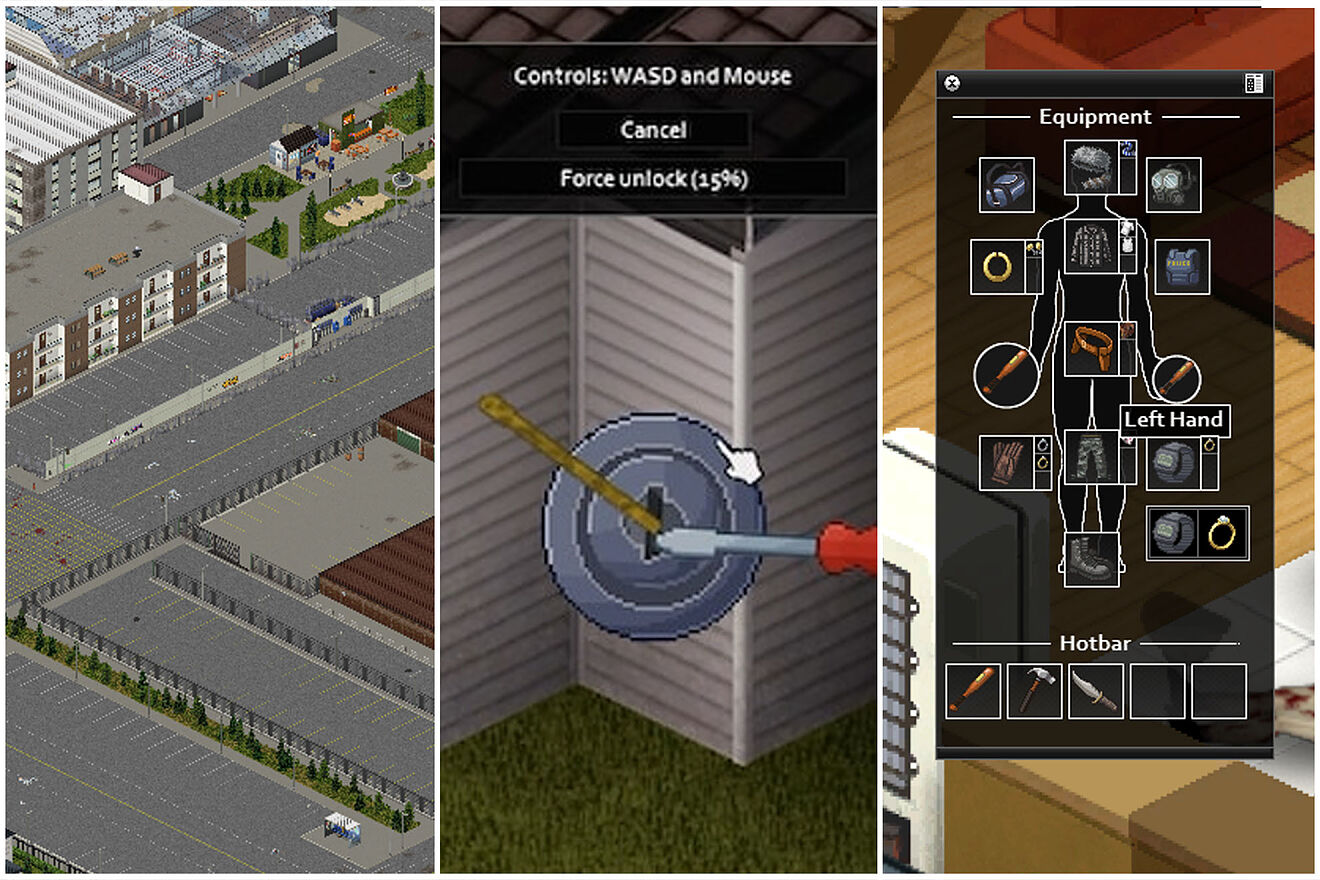Choose the hunting knife hotbar slot
Image resolution: width=1320 pixels, height=880 pixels.
click(x=1095, y=691)
